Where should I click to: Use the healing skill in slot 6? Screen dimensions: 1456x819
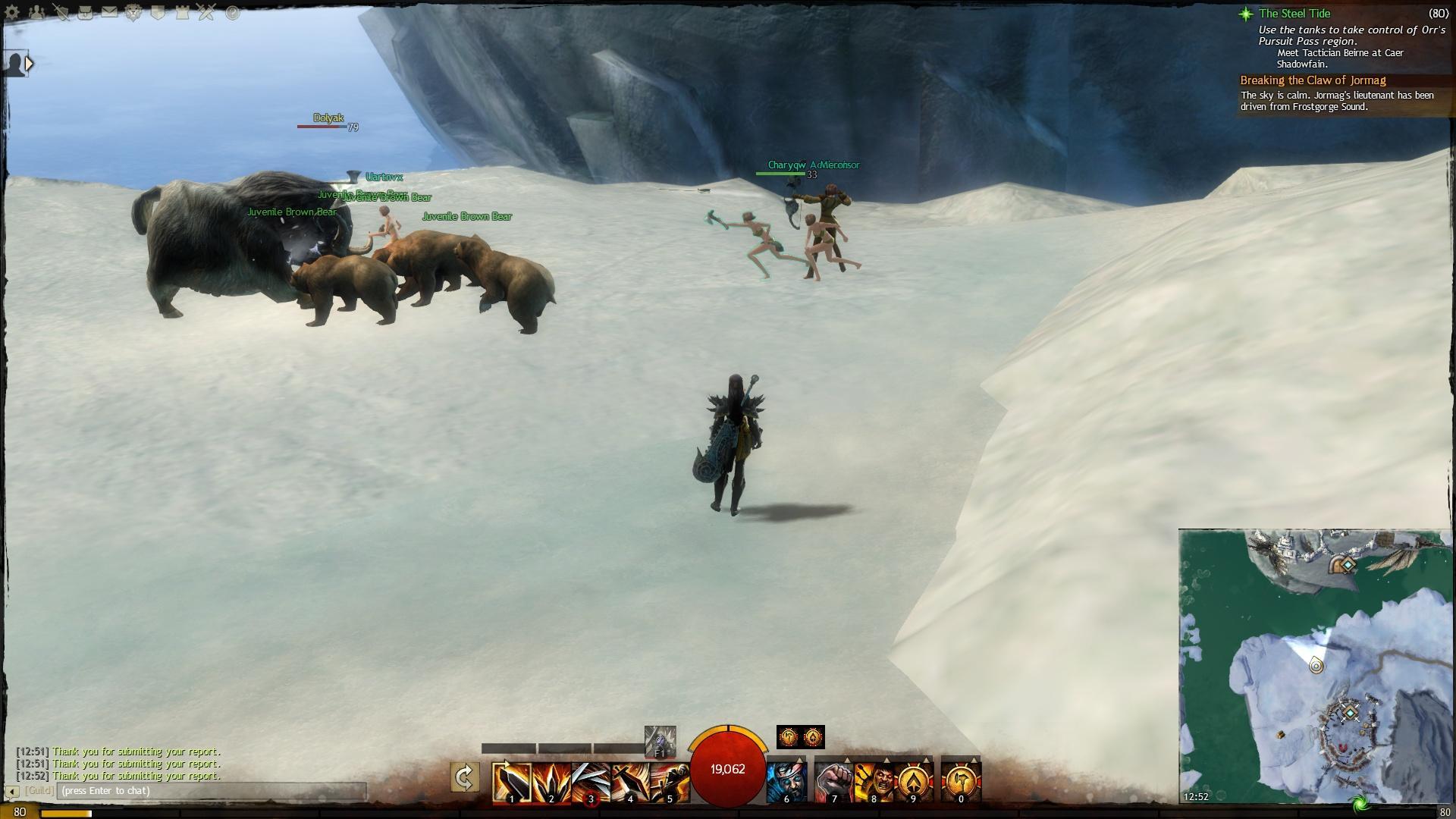(x=786, y=781)
